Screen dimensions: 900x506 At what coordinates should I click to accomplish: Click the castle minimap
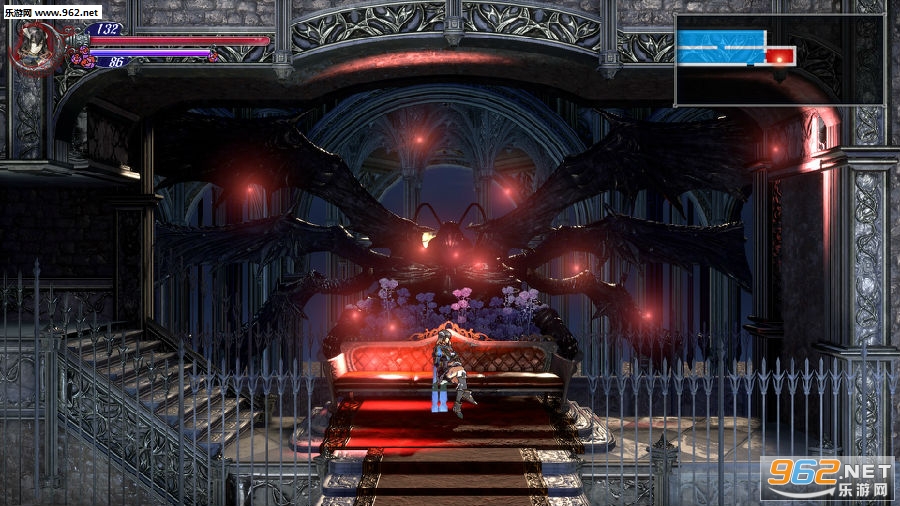(x=779, y=60)
